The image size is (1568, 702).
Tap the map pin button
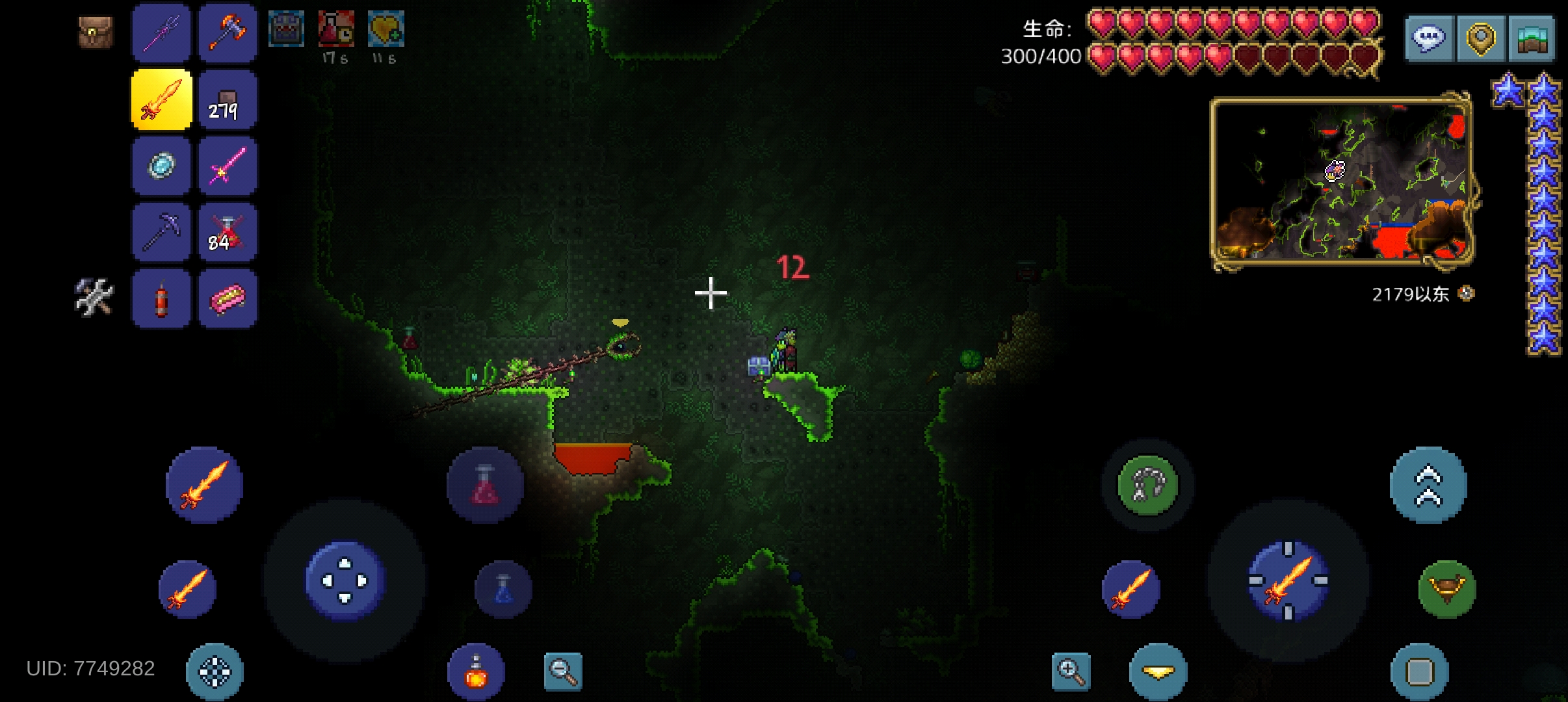click(x=1480, y=39)
